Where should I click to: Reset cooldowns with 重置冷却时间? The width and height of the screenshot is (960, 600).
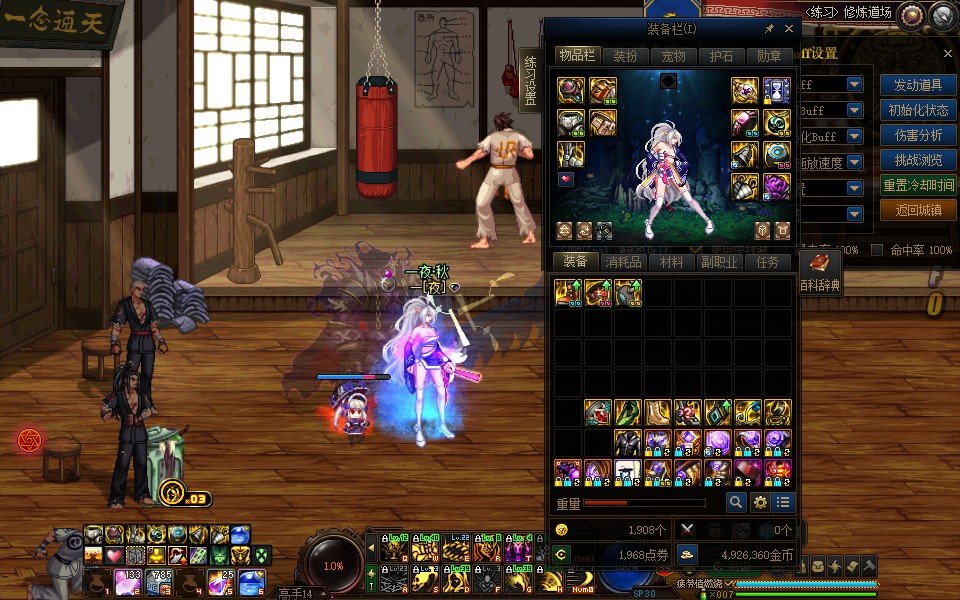click(918, 185)
